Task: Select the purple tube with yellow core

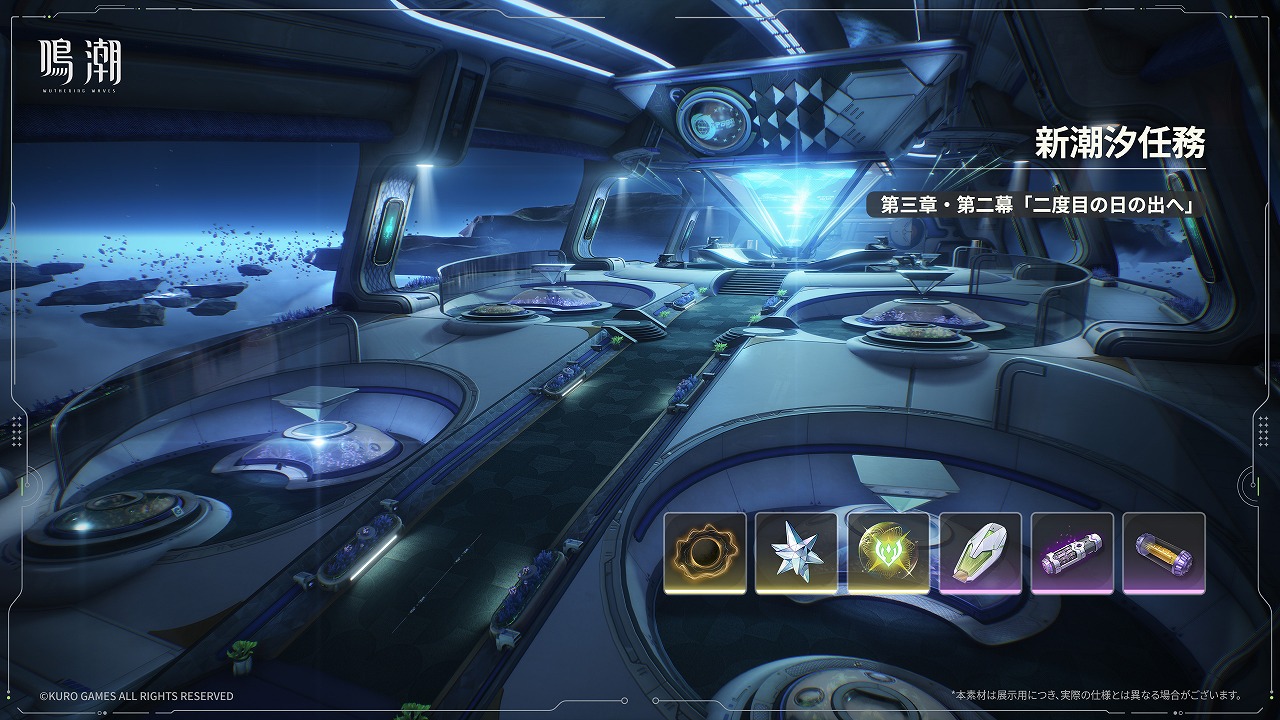Action: coord(1164,553)
